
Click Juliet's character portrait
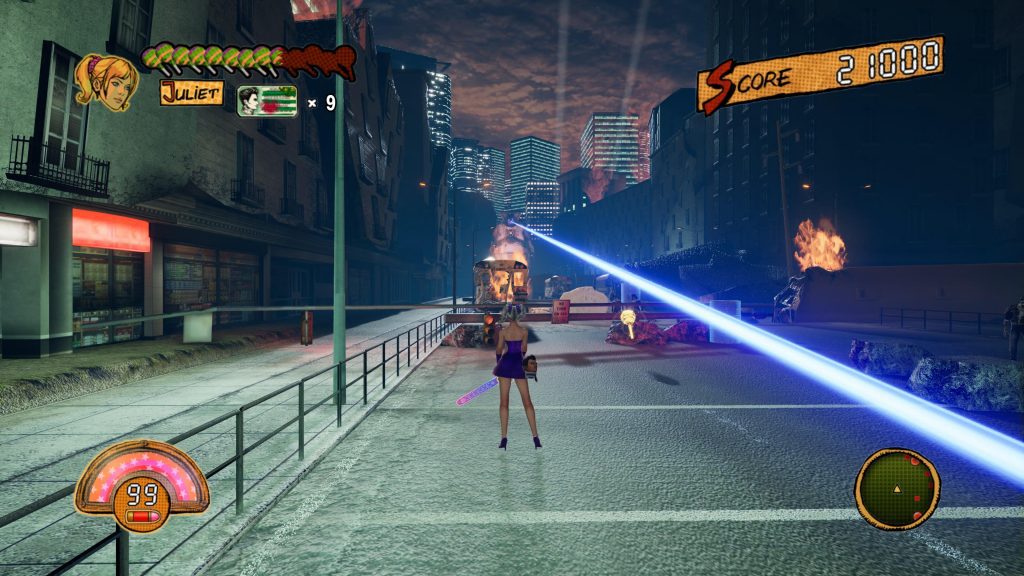pyautogui.click(x=105, y=81)
